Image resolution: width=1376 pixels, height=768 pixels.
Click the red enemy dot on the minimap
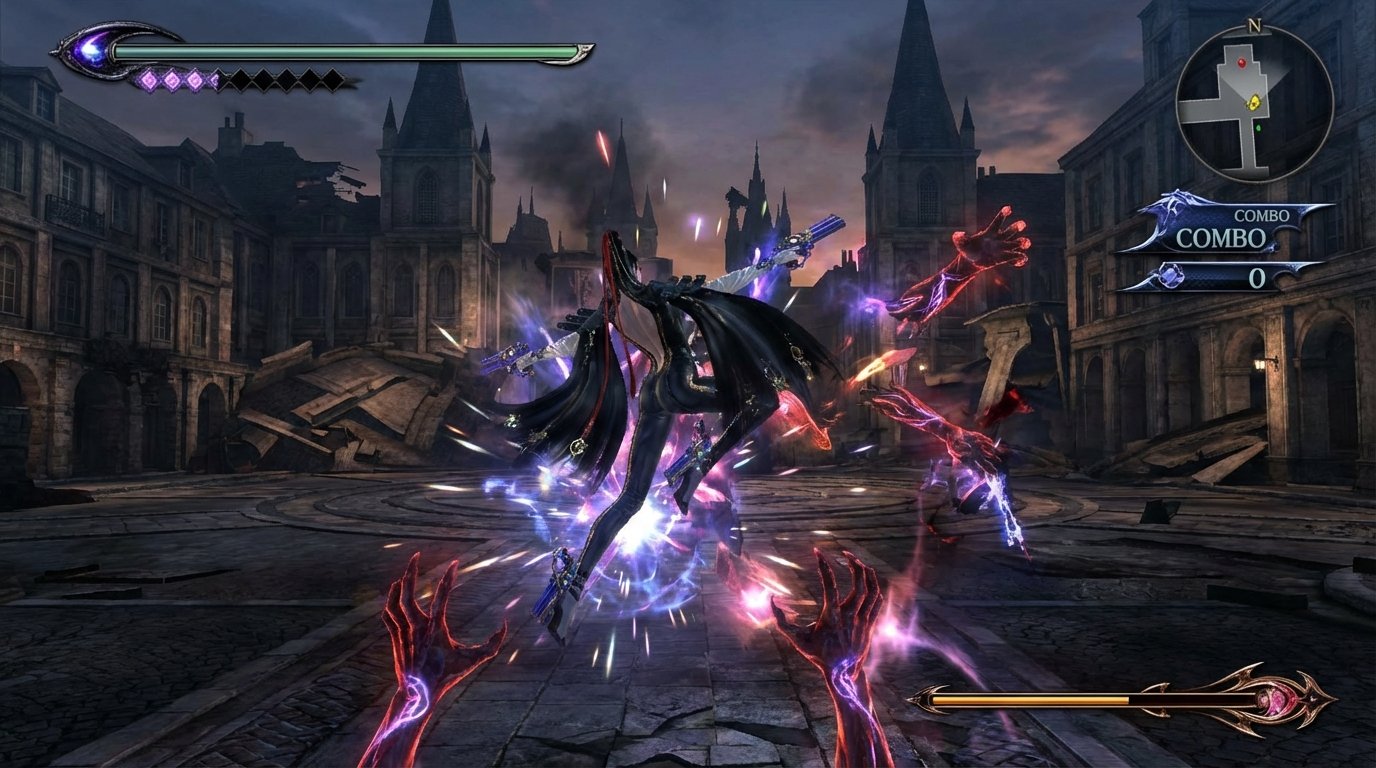tap(1242, 63)
